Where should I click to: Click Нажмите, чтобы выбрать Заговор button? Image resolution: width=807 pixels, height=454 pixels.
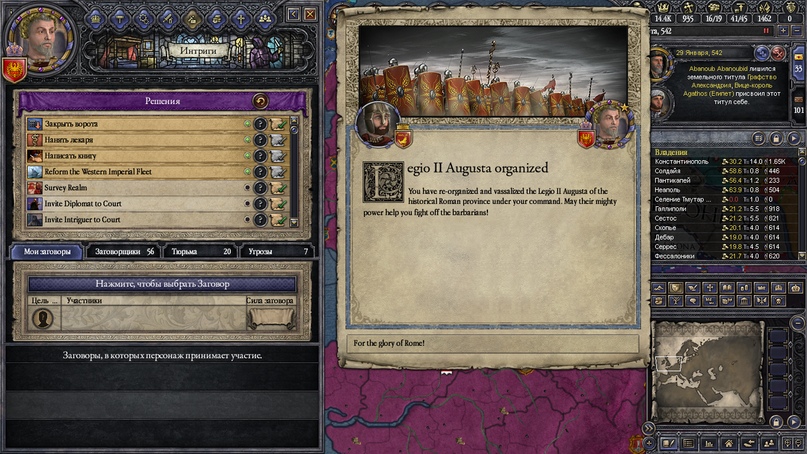(160, 284)
